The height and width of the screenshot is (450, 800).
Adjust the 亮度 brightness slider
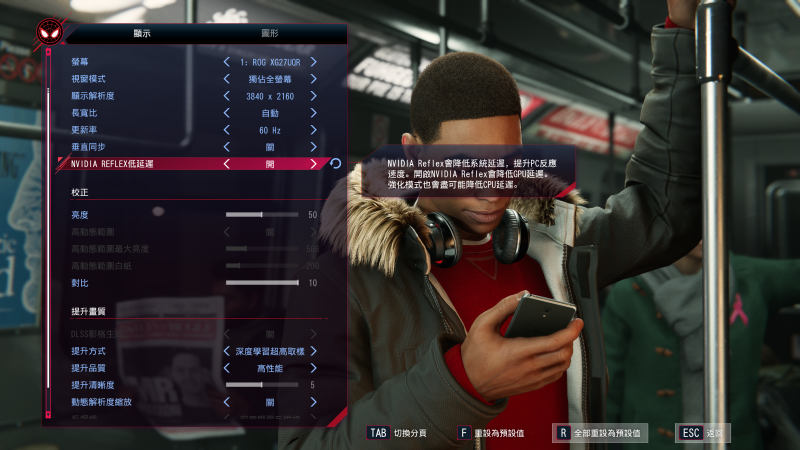point(262,214)
